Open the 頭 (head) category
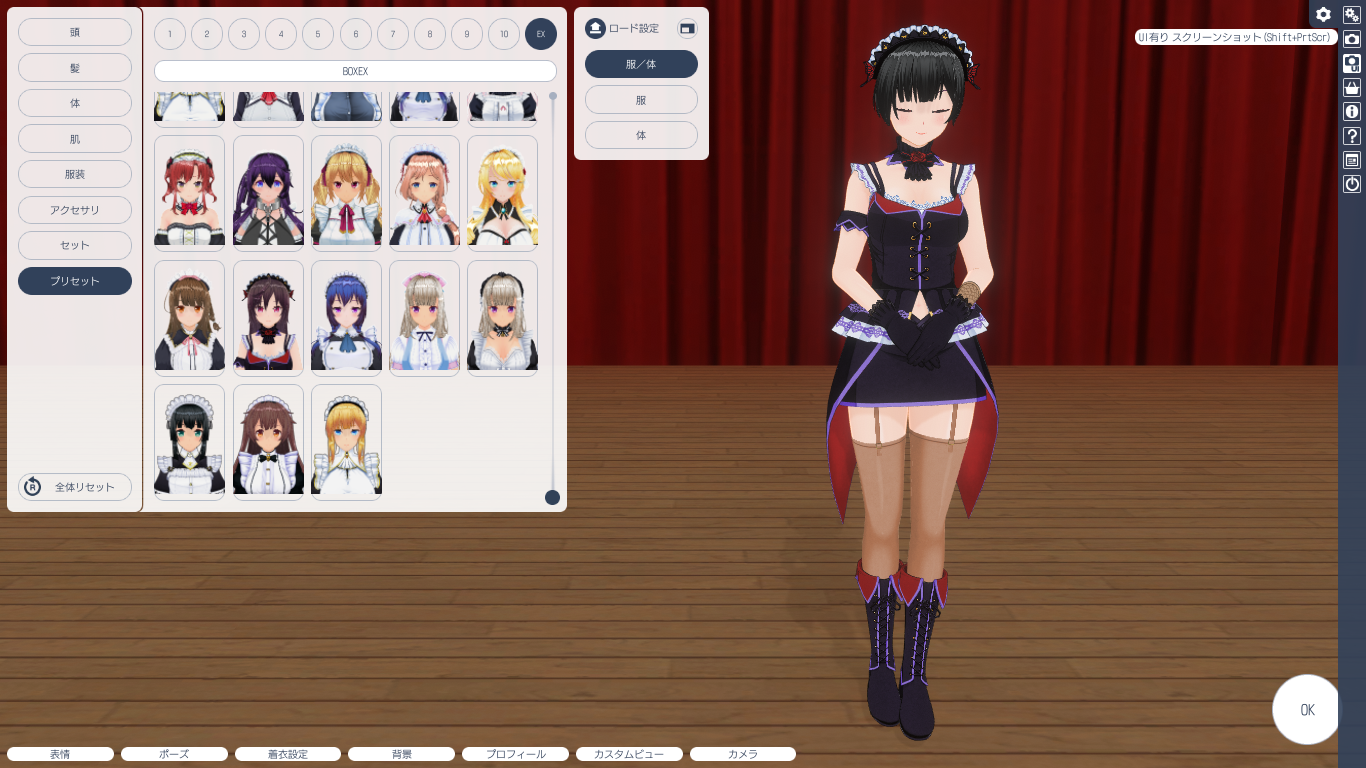1366x768 pixels. pos(75,32)
